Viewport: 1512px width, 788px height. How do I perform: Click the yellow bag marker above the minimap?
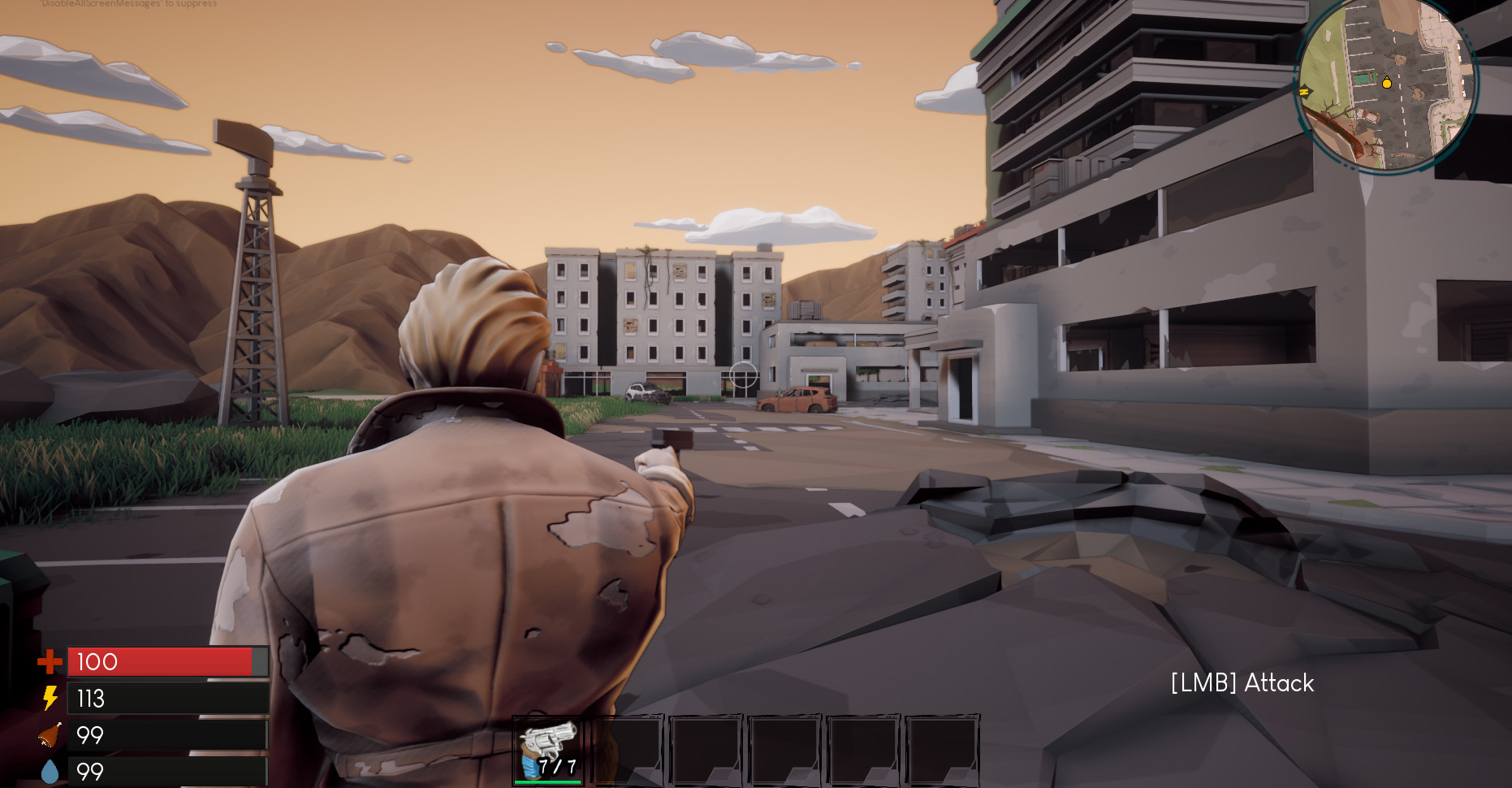(x=1387, y=81)
